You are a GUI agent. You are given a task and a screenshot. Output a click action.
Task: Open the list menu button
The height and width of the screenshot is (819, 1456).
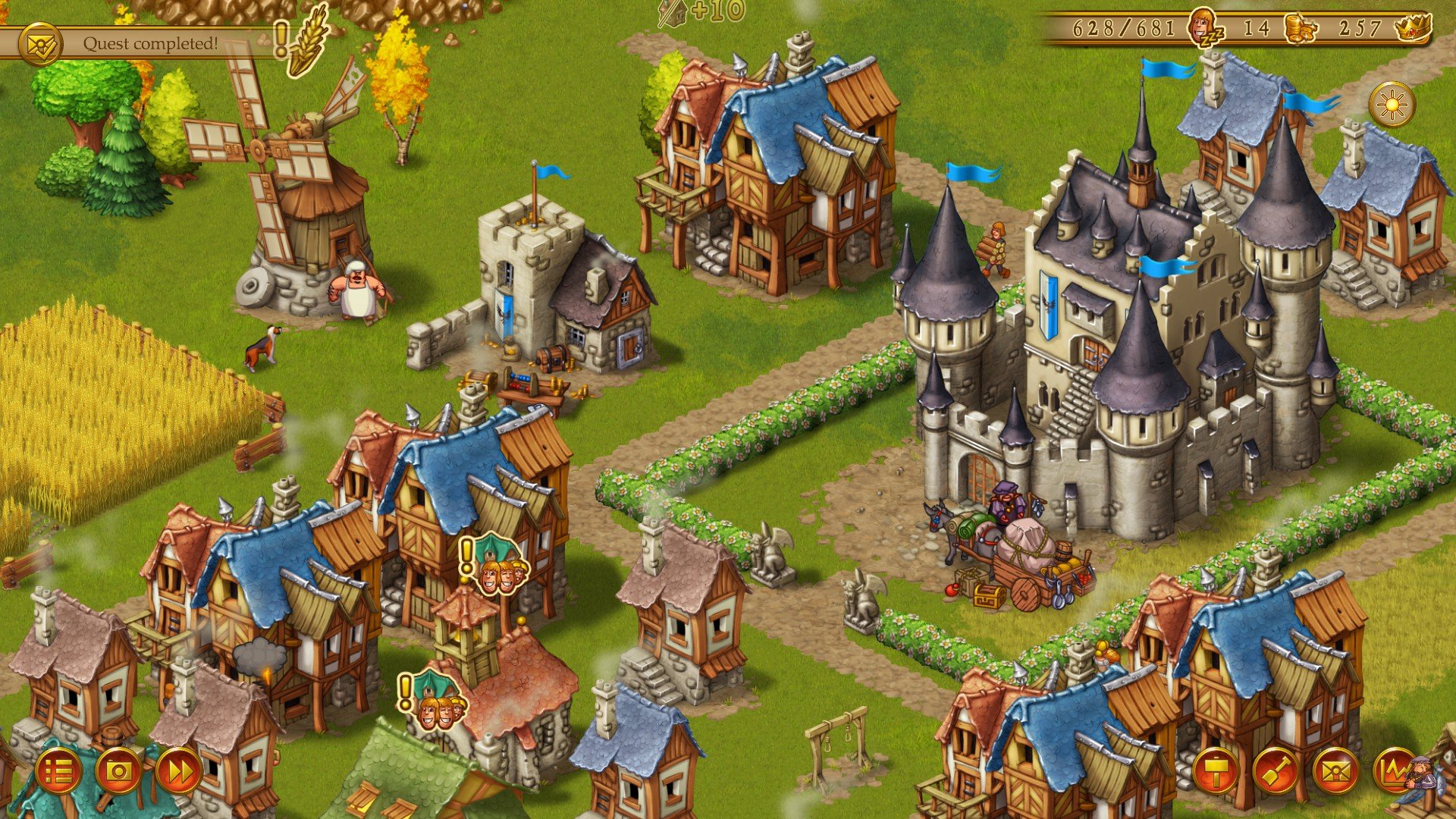(x=58, y=772)
